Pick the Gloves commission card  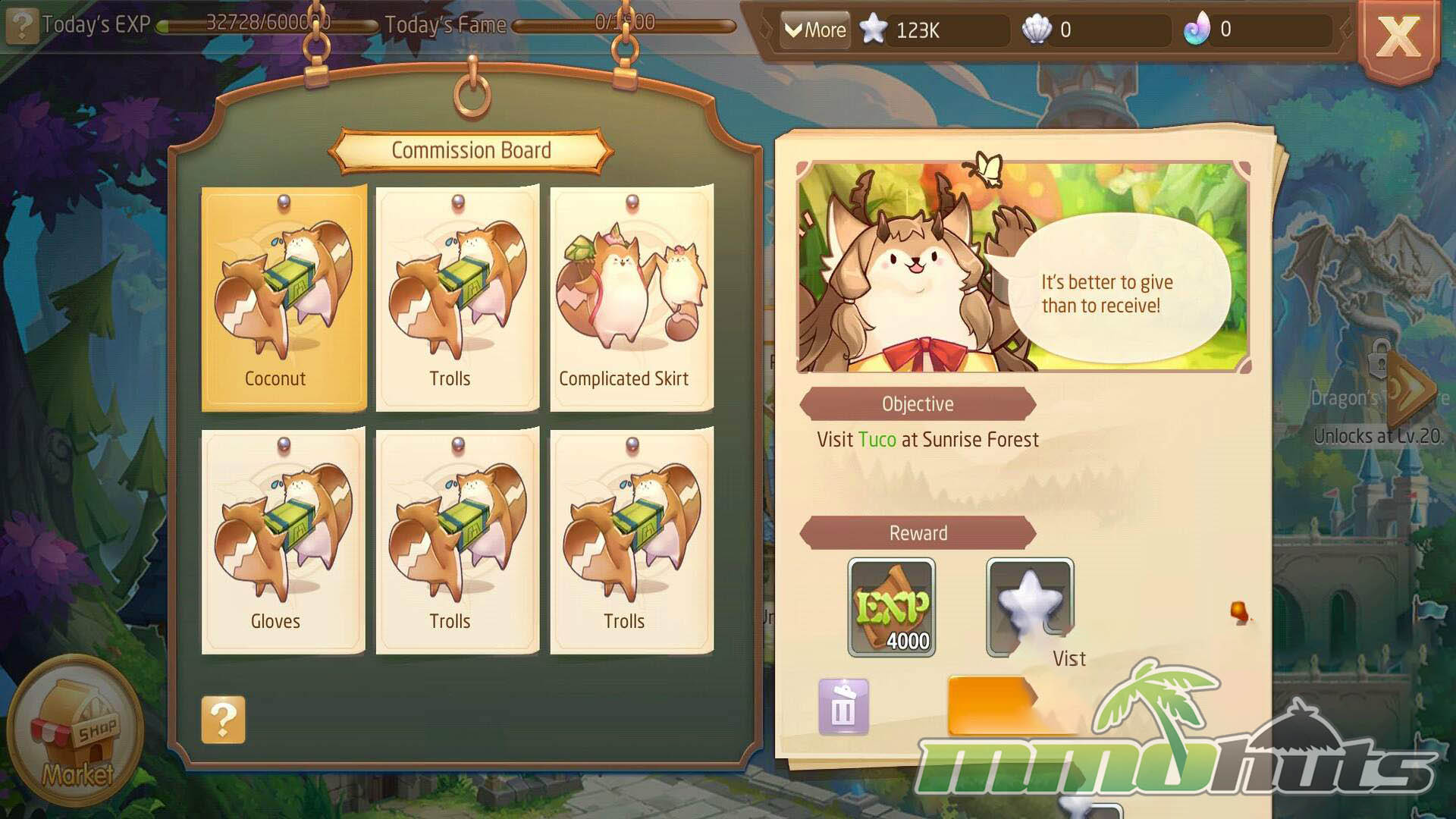283,540
